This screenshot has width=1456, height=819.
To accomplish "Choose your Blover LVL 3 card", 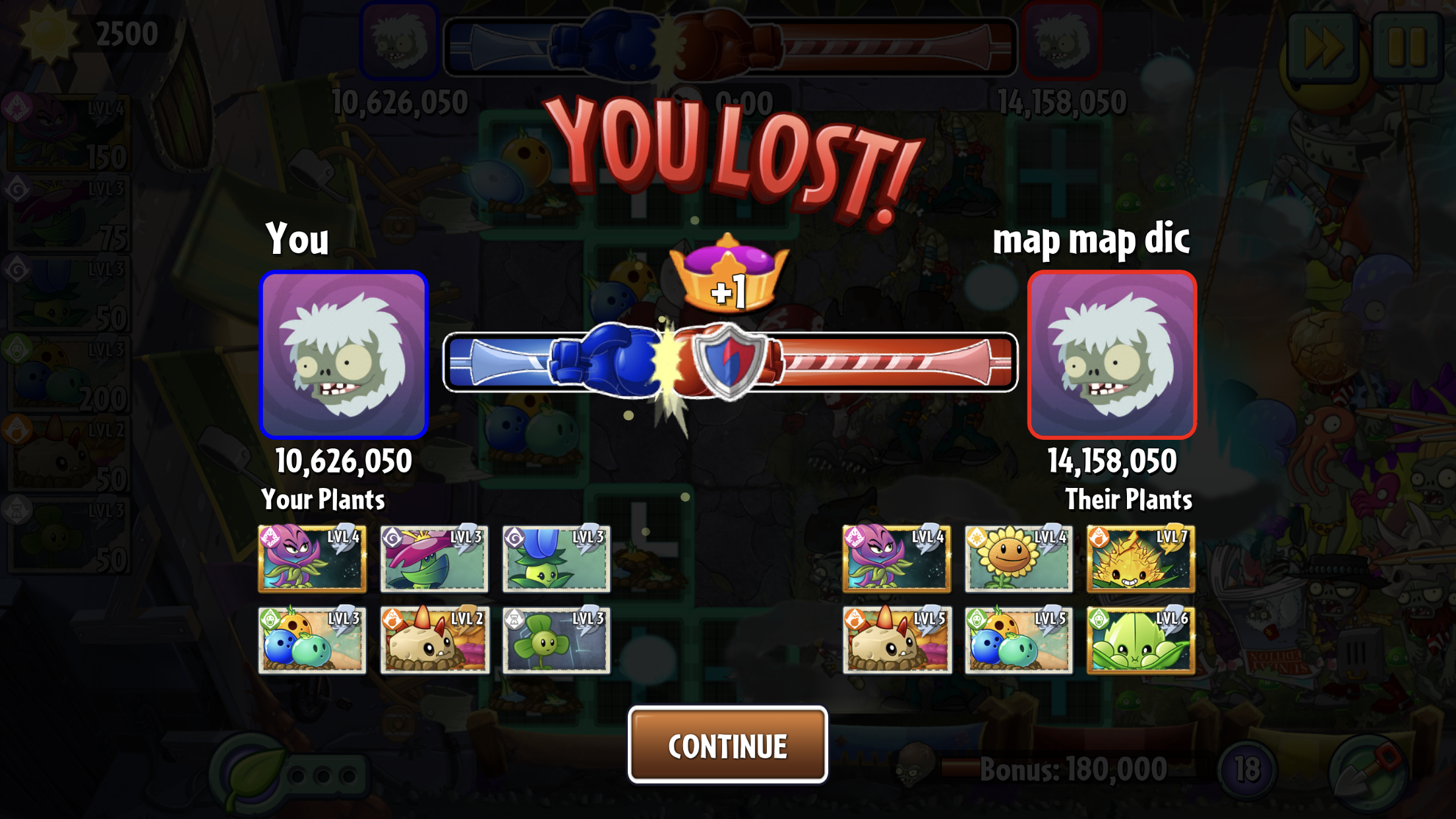I will coord(556,640).
